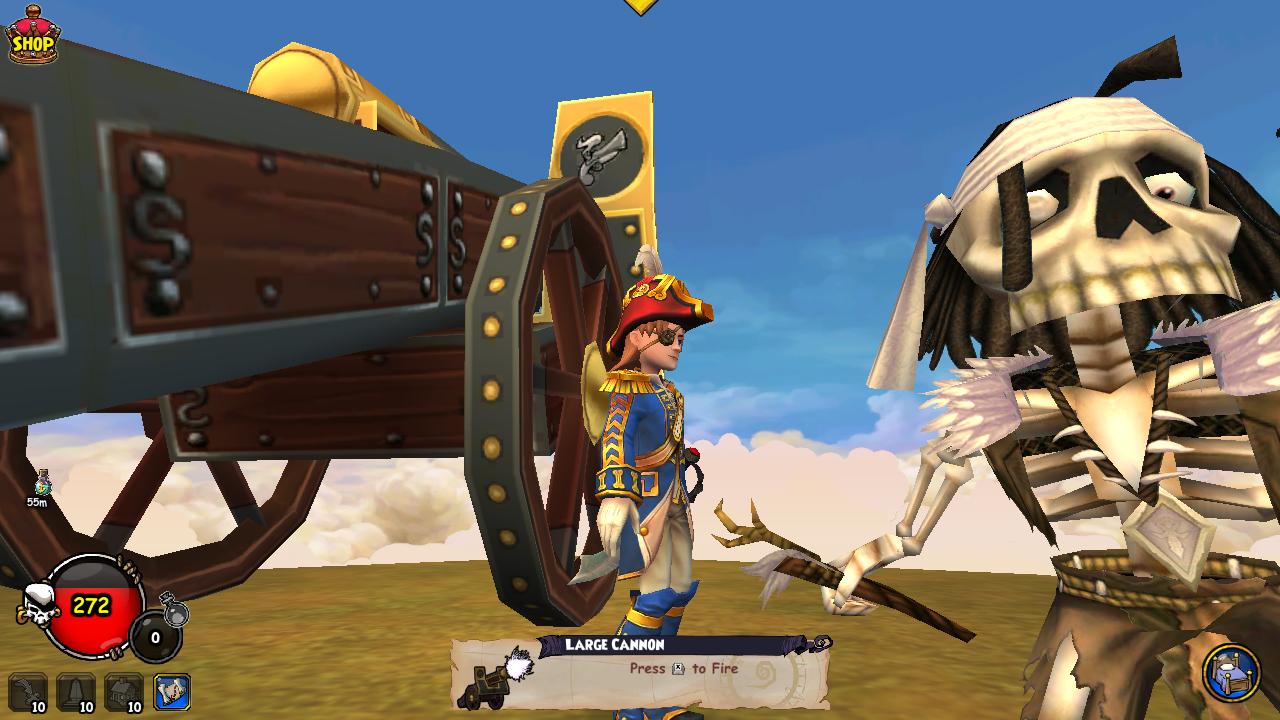Select the hook weapon icon slot

(x=29, y=691)
